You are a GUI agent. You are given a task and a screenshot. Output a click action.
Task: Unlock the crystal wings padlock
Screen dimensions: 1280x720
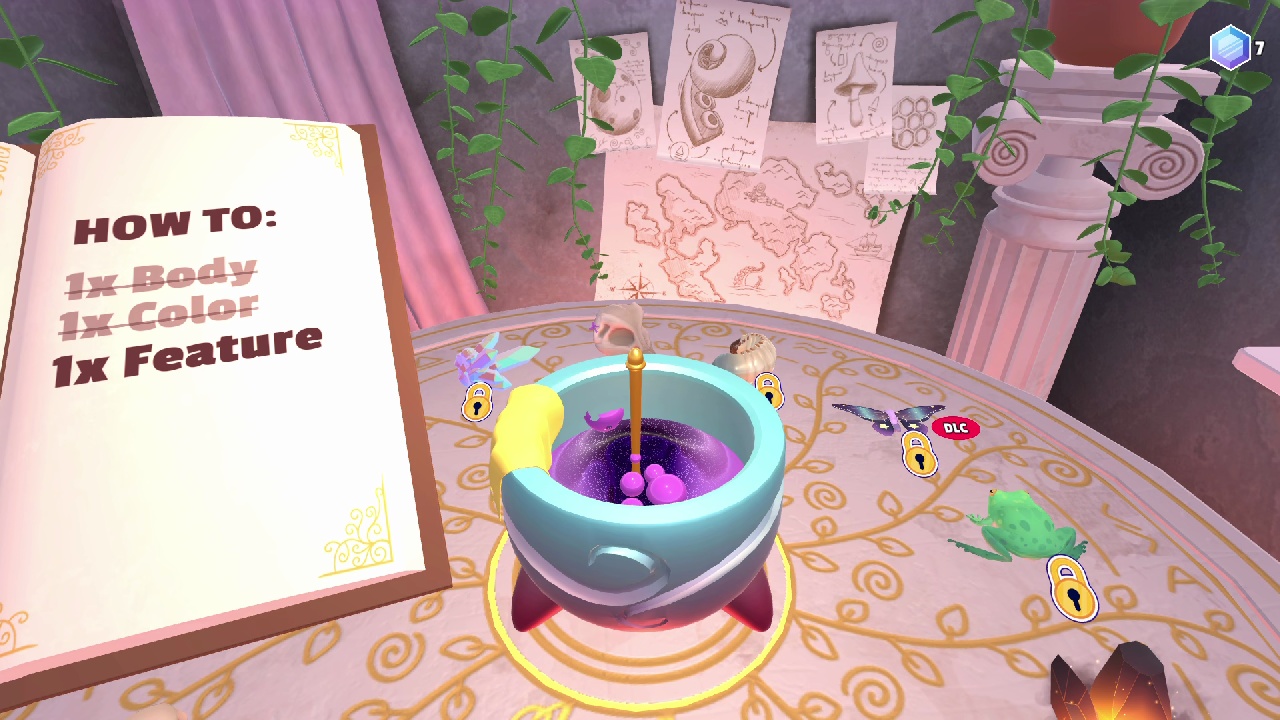pyautogui.click(x=477, y=402)
